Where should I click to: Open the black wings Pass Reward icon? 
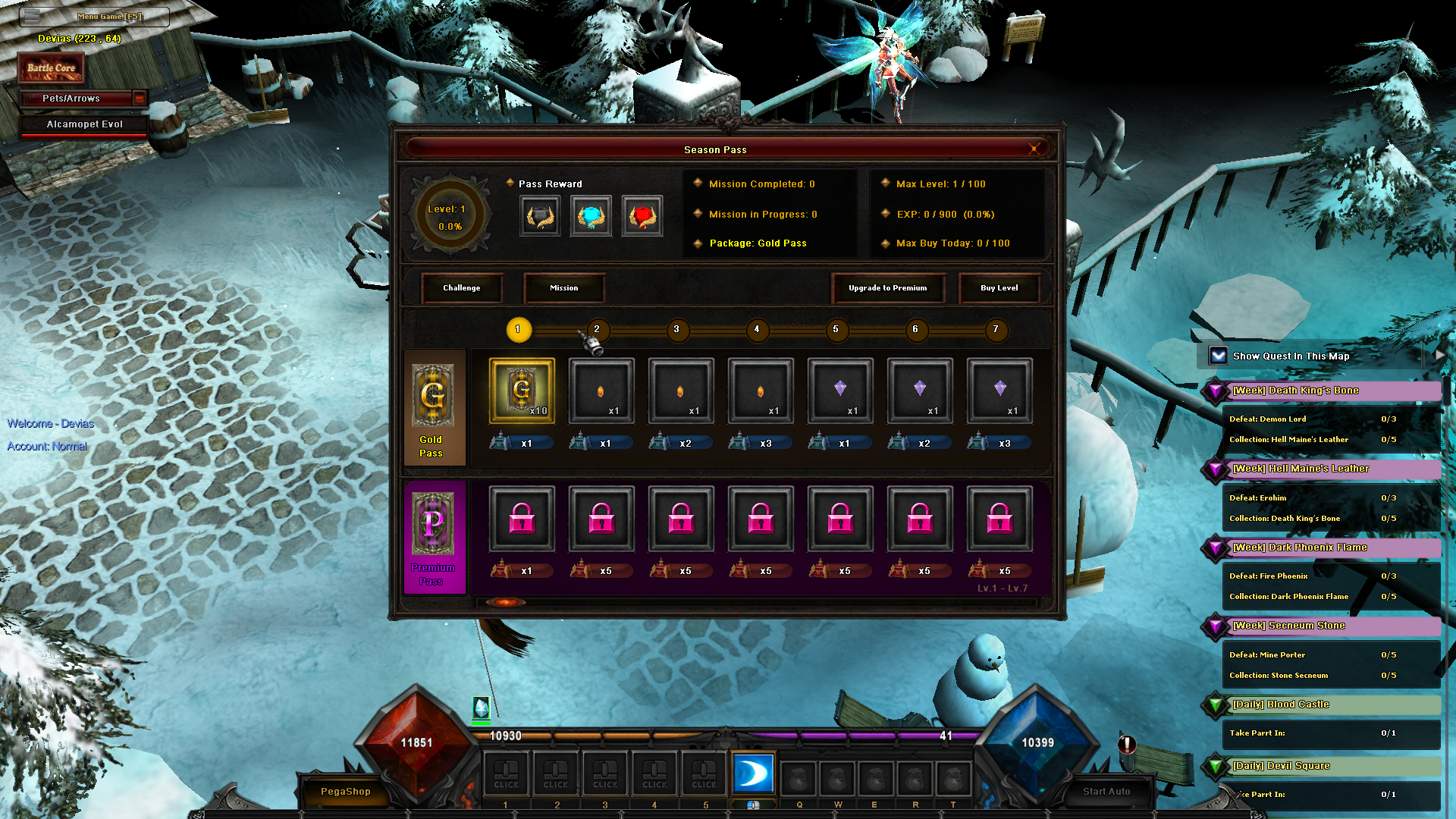[x=539, y=215]
